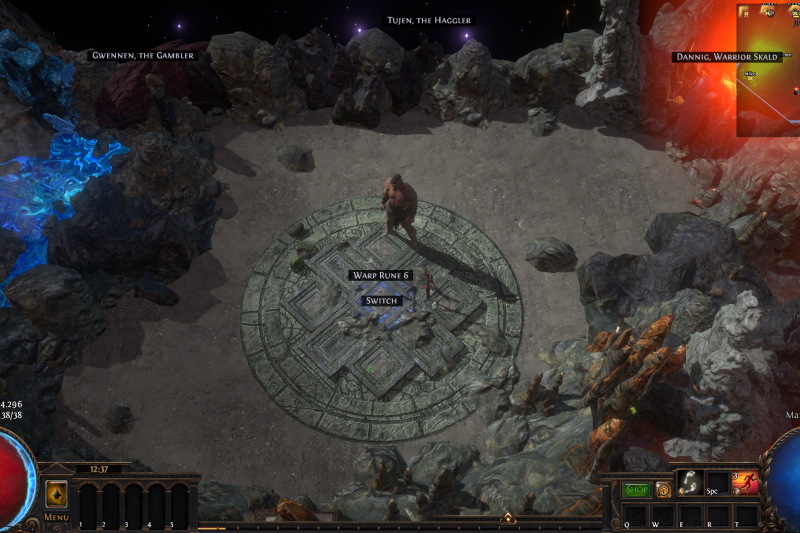
Task: Choose the Gwennen, the Gambler nameplate
Action: [142, 55]
